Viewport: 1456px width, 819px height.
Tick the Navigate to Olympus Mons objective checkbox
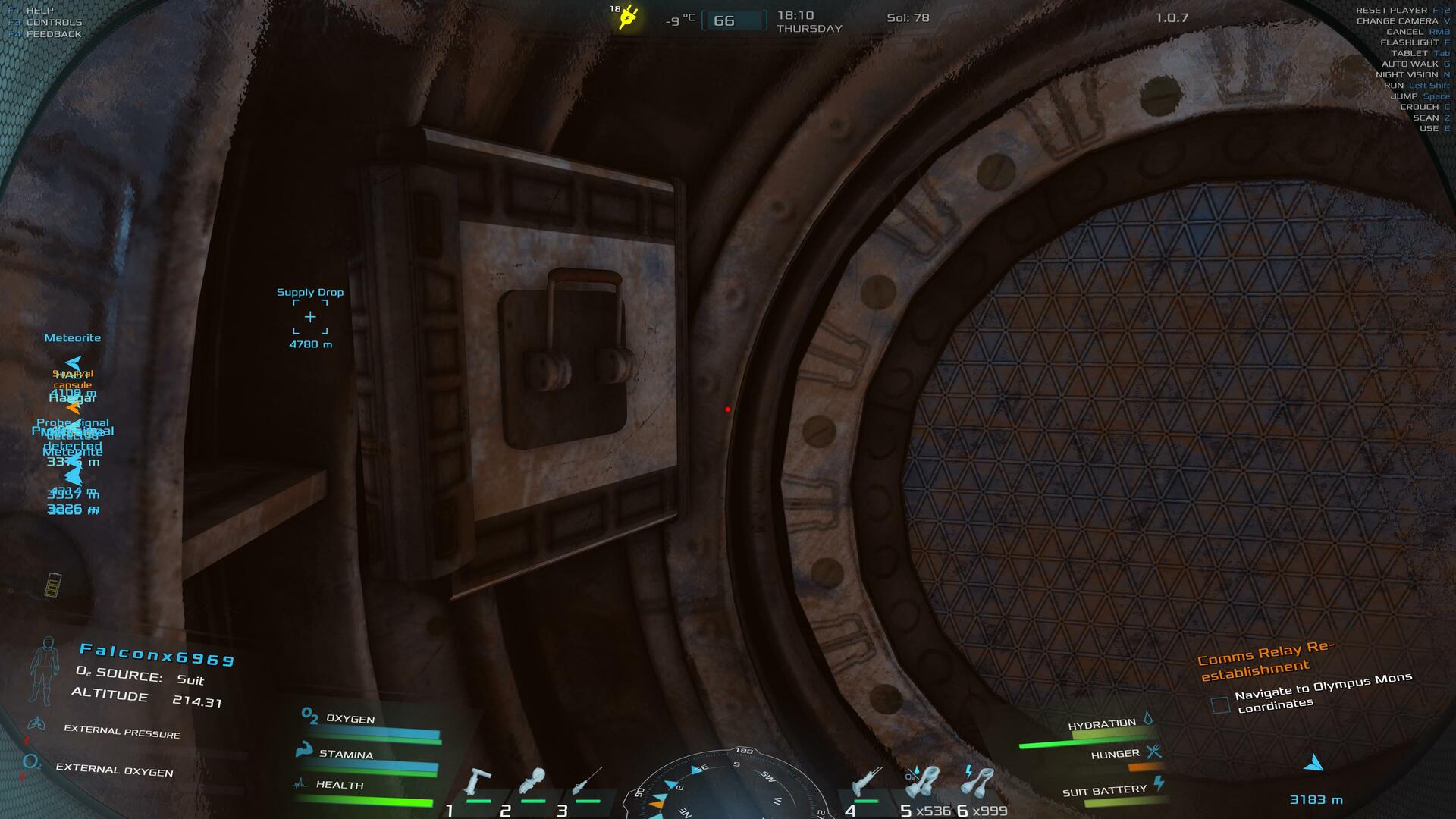[1220, 705]
